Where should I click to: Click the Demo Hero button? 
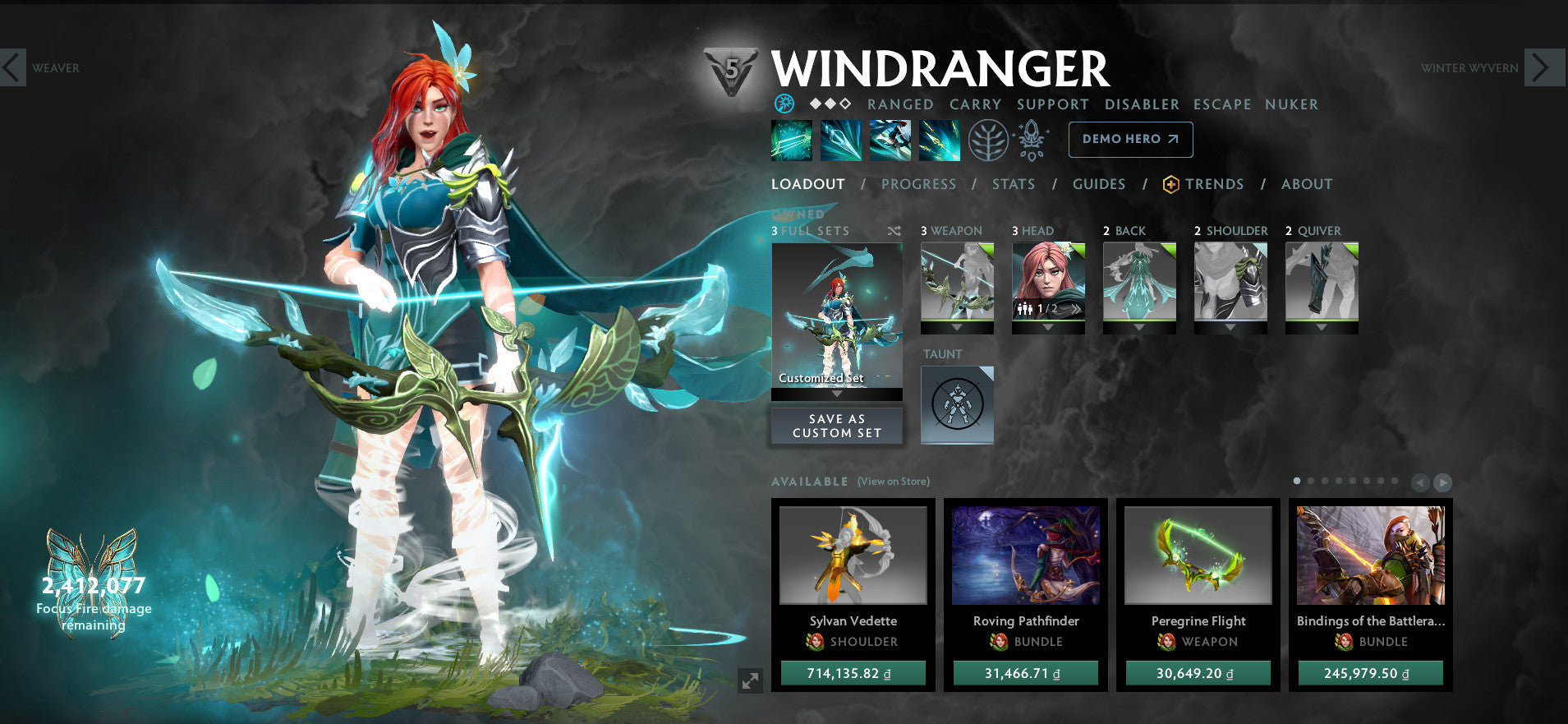pos(1130,140)
